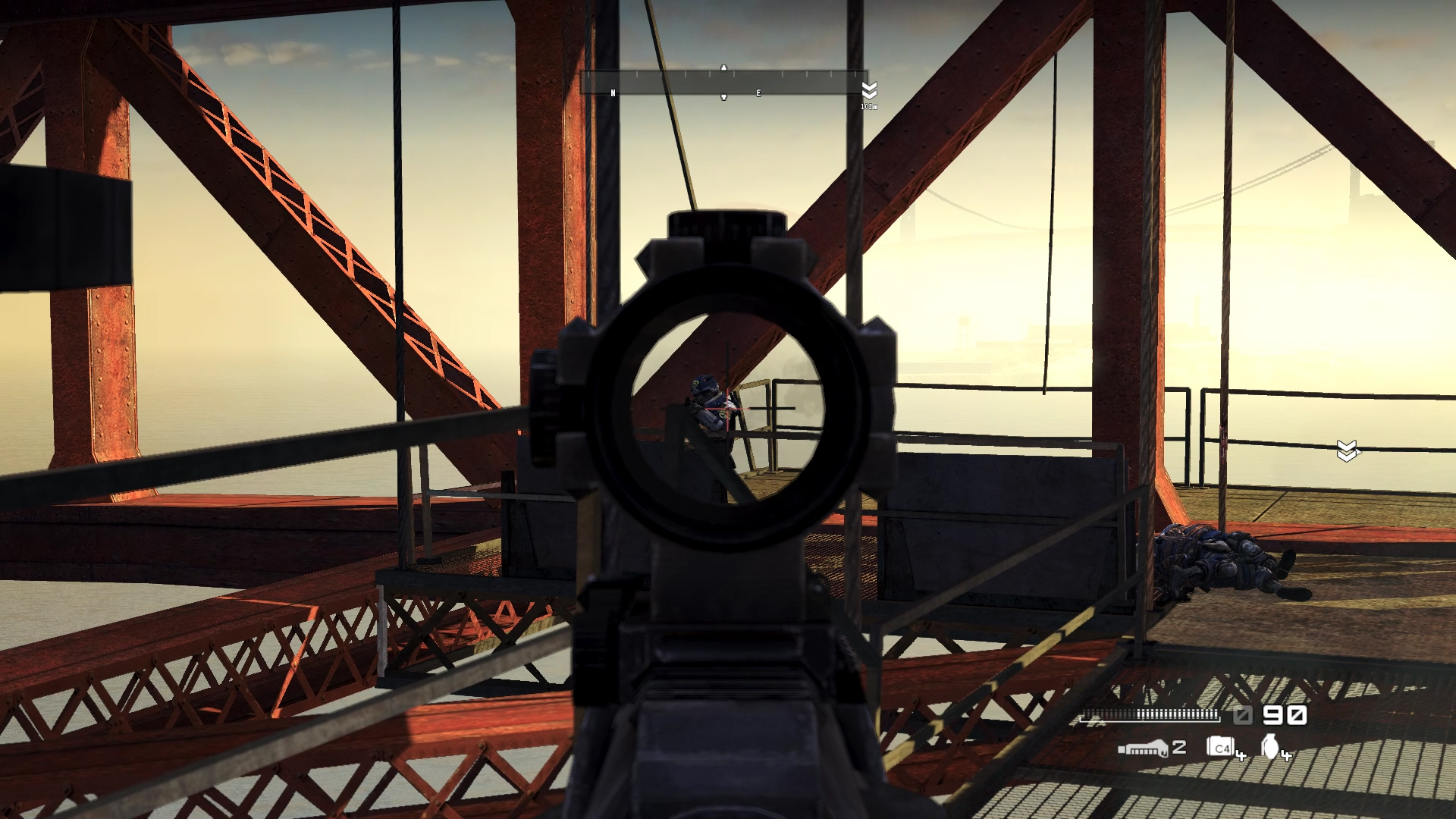
Task: Select the secondary weapon icon
Action: [x=1143, y=749]
